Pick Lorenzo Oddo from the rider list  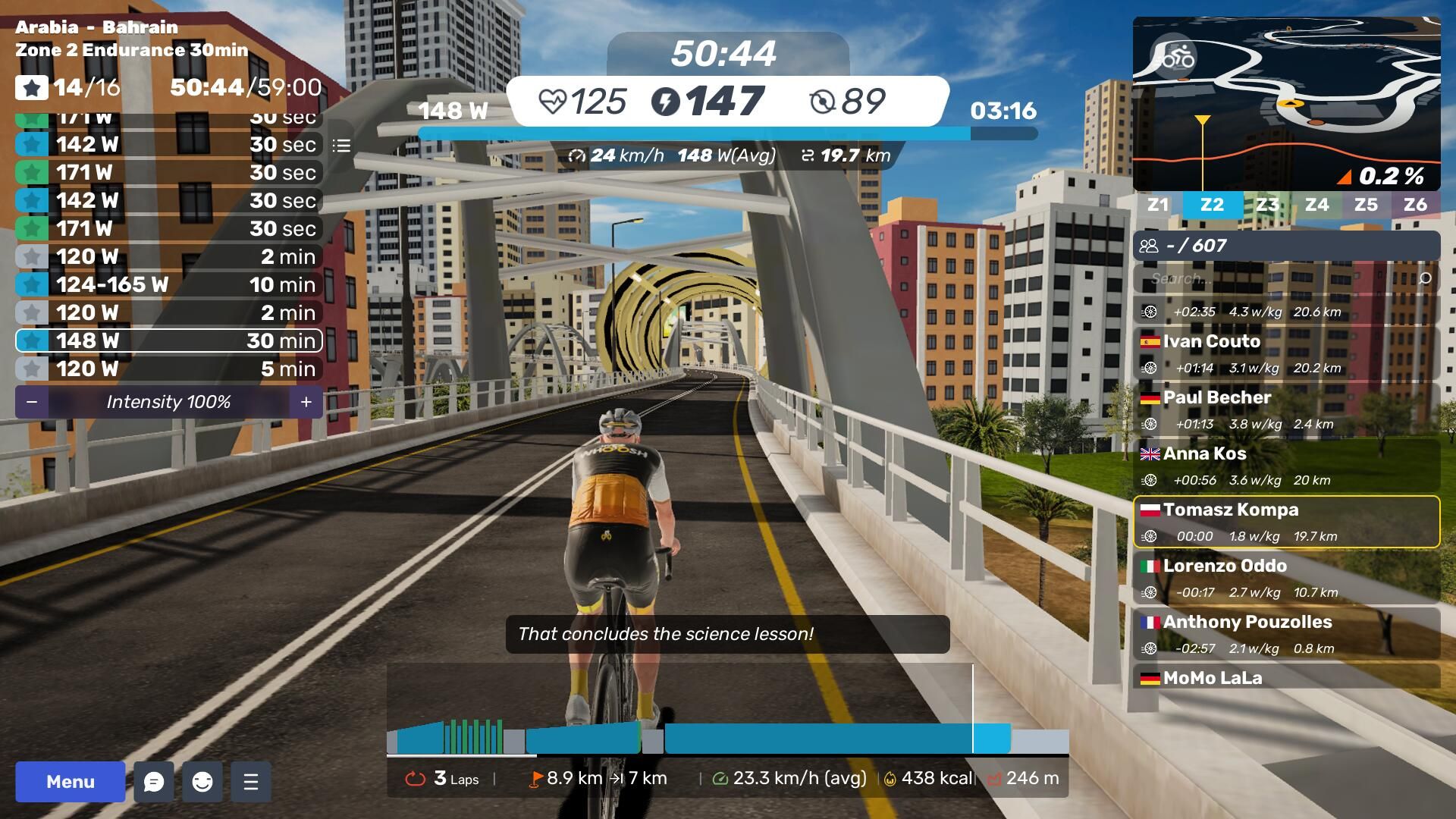(x=1286, y=578)
